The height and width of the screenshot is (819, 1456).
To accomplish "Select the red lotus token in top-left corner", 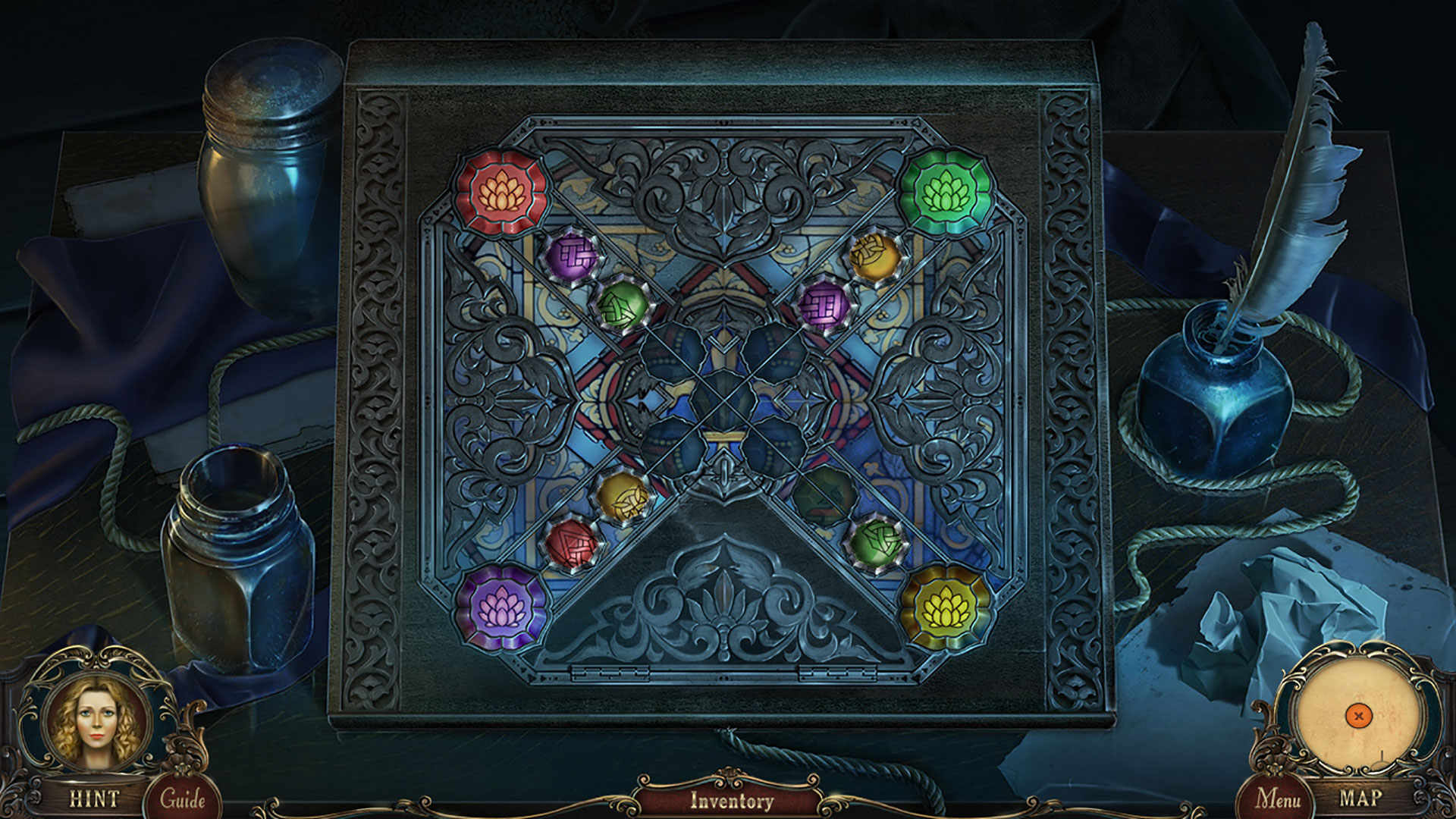I will point(500,193).
